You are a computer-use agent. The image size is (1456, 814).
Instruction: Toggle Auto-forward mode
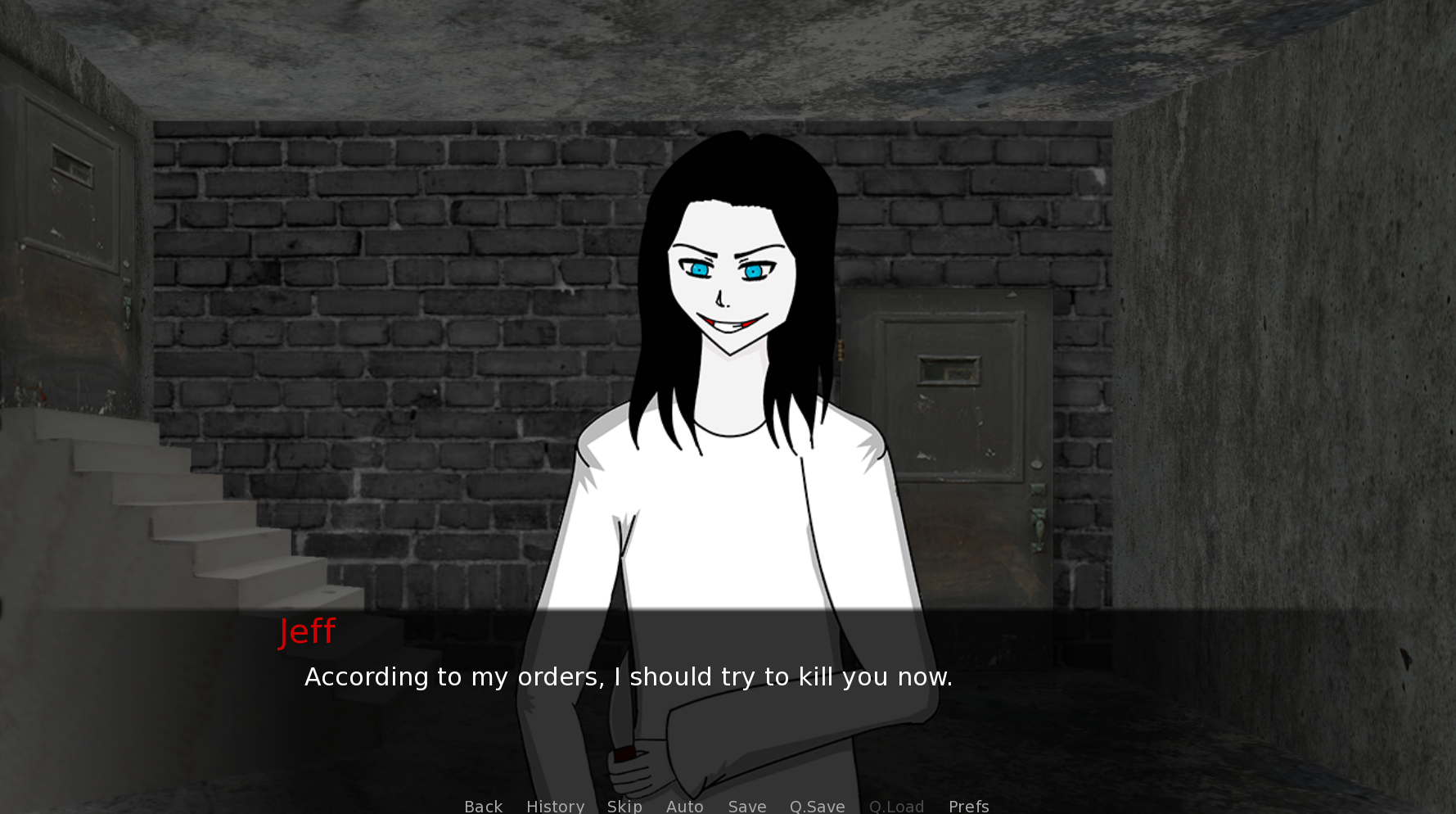pyautogui.click(x=684, y=806)
